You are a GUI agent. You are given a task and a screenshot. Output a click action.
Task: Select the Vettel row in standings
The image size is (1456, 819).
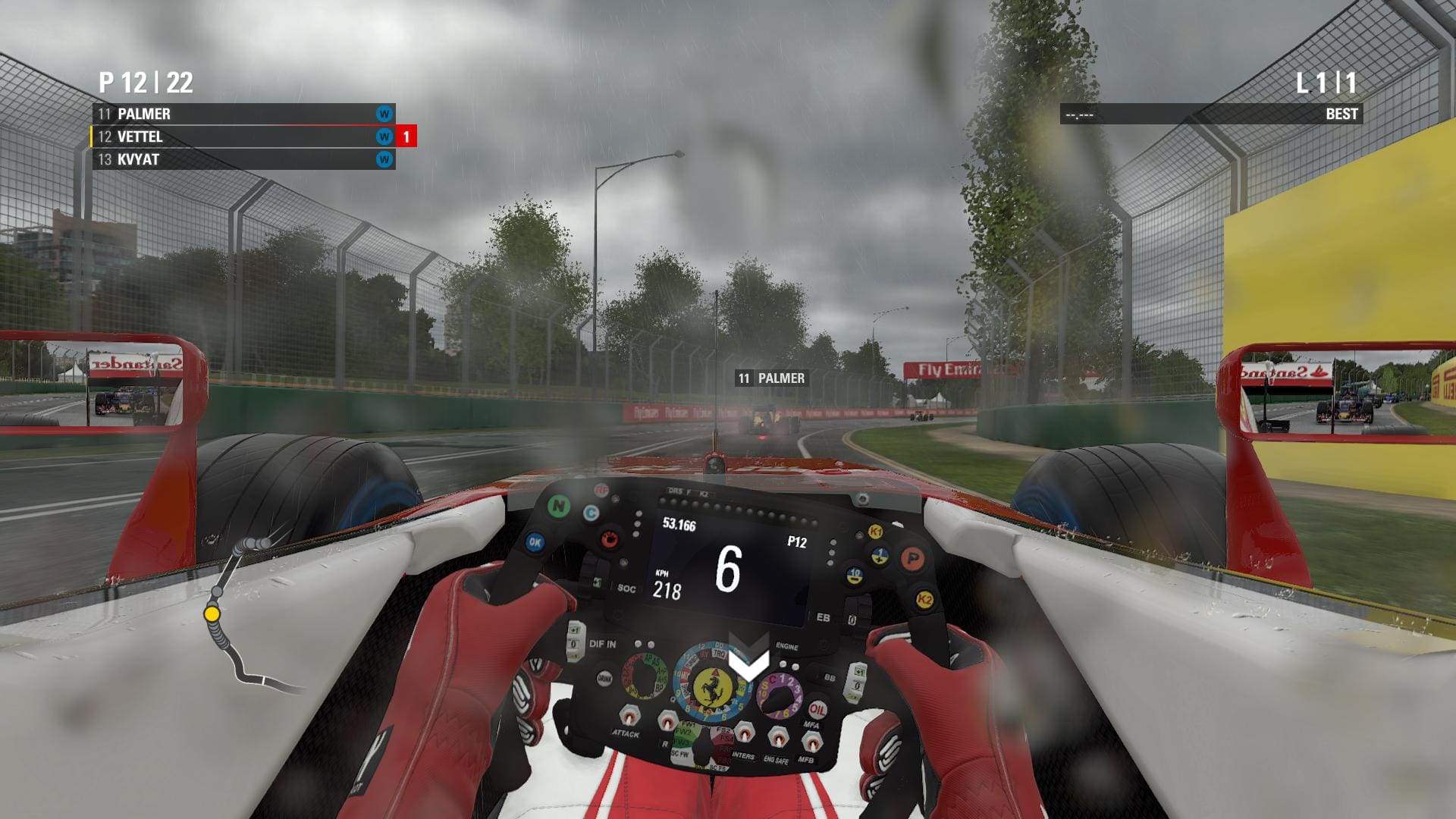pos(243,136)
